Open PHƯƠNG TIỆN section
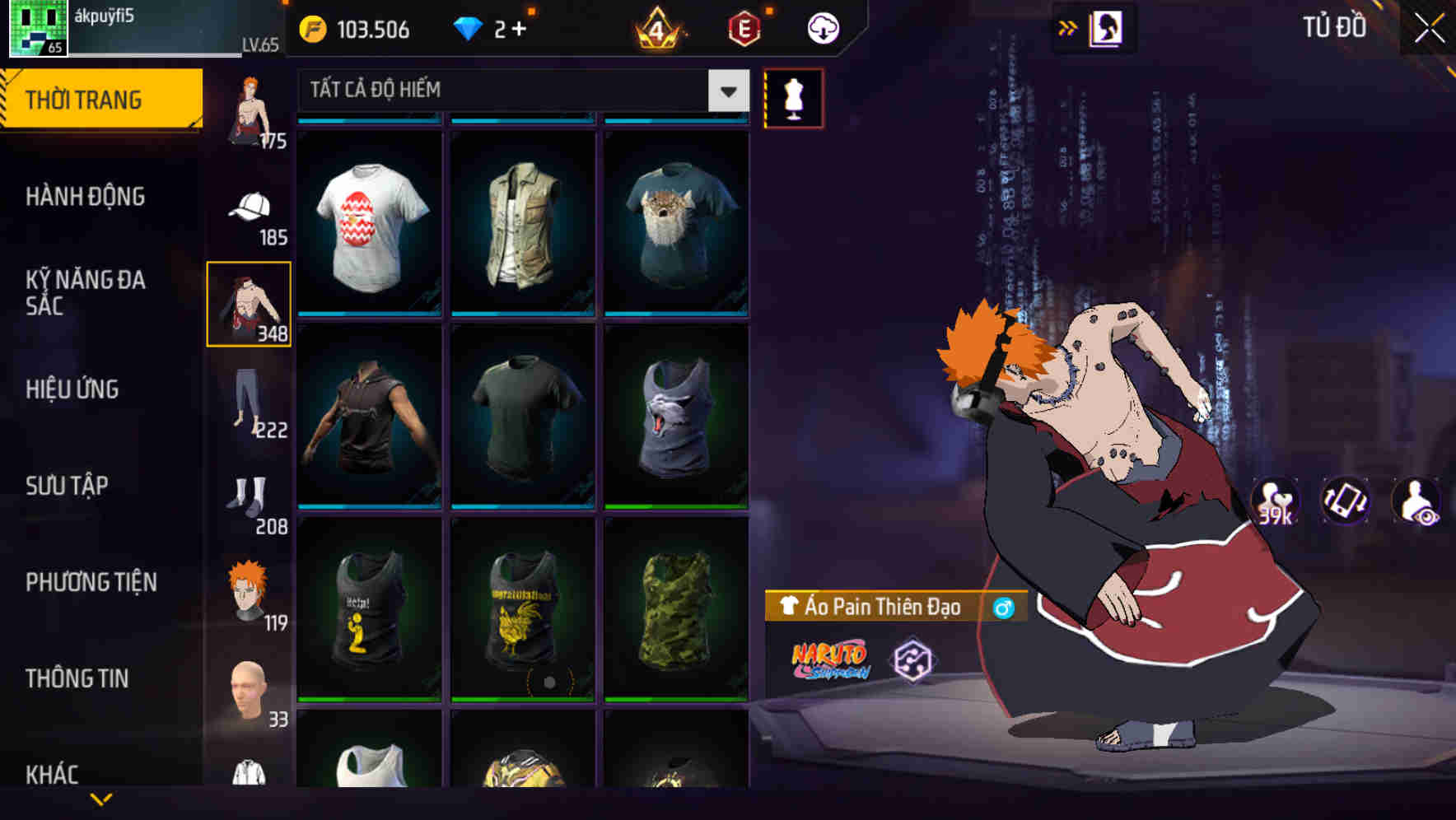Screen dimensions: 1456x820 (x=91, y=582)
